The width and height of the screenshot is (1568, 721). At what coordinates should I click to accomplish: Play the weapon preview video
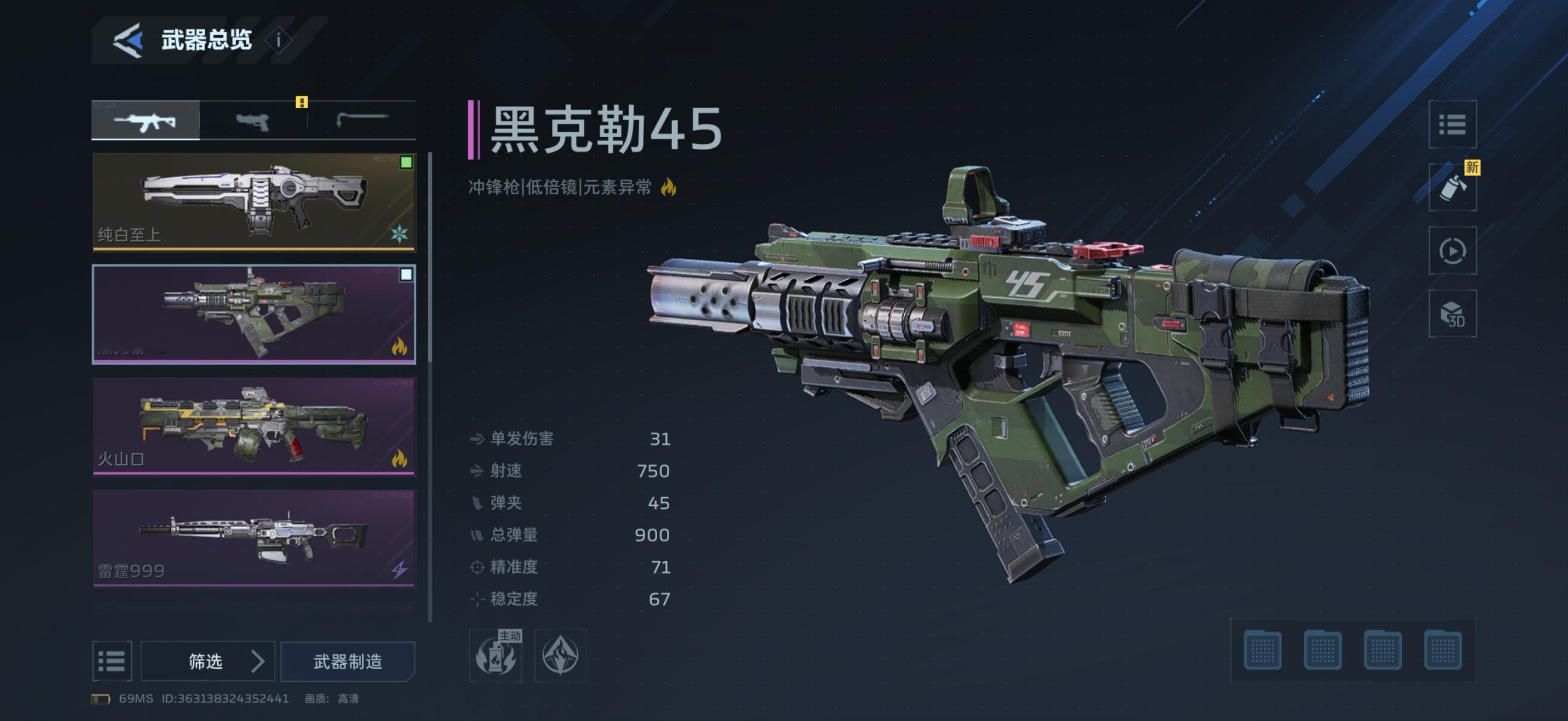click(1453, 250)
